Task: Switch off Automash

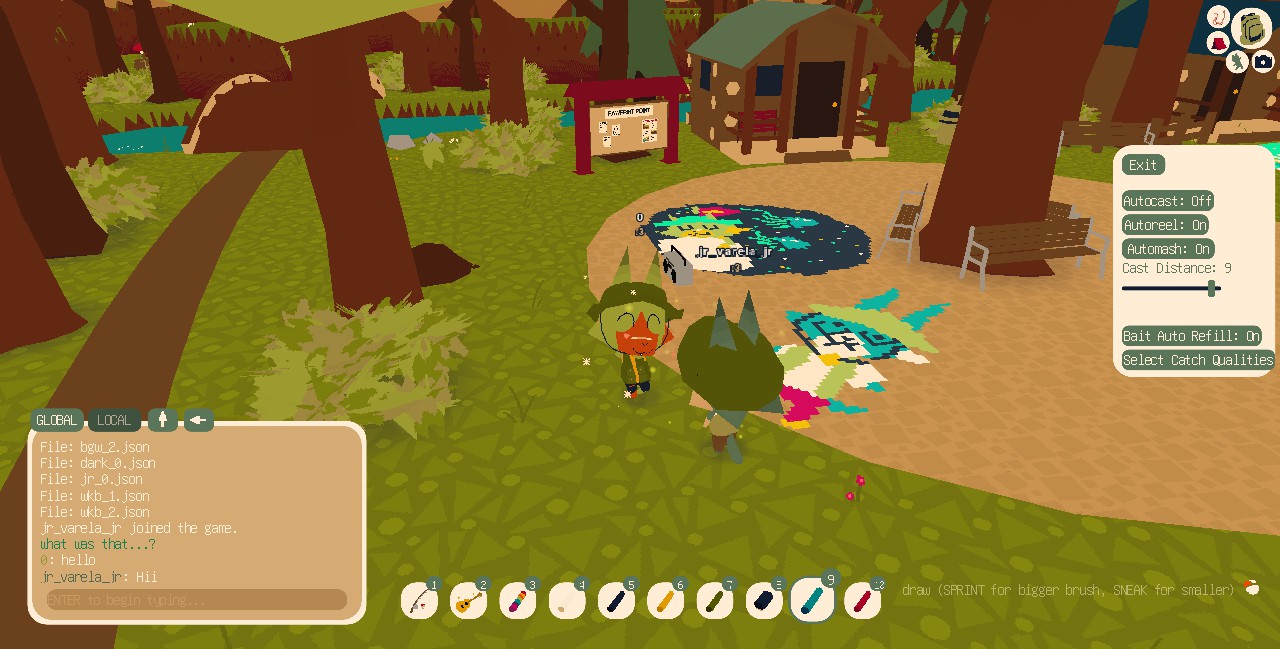Action: tap(1168, 249)
